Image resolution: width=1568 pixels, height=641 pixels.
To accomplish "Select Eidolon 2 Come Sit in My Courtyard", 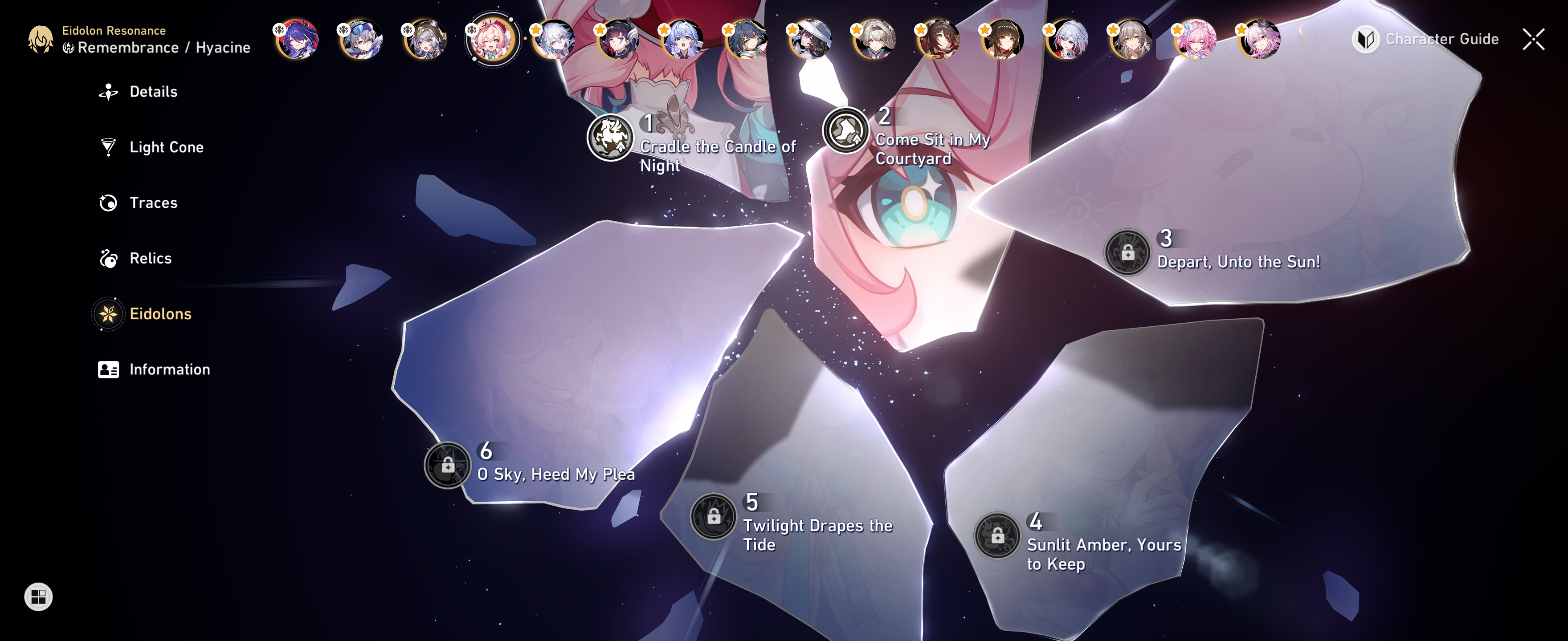I will click(x=845, y=131).
